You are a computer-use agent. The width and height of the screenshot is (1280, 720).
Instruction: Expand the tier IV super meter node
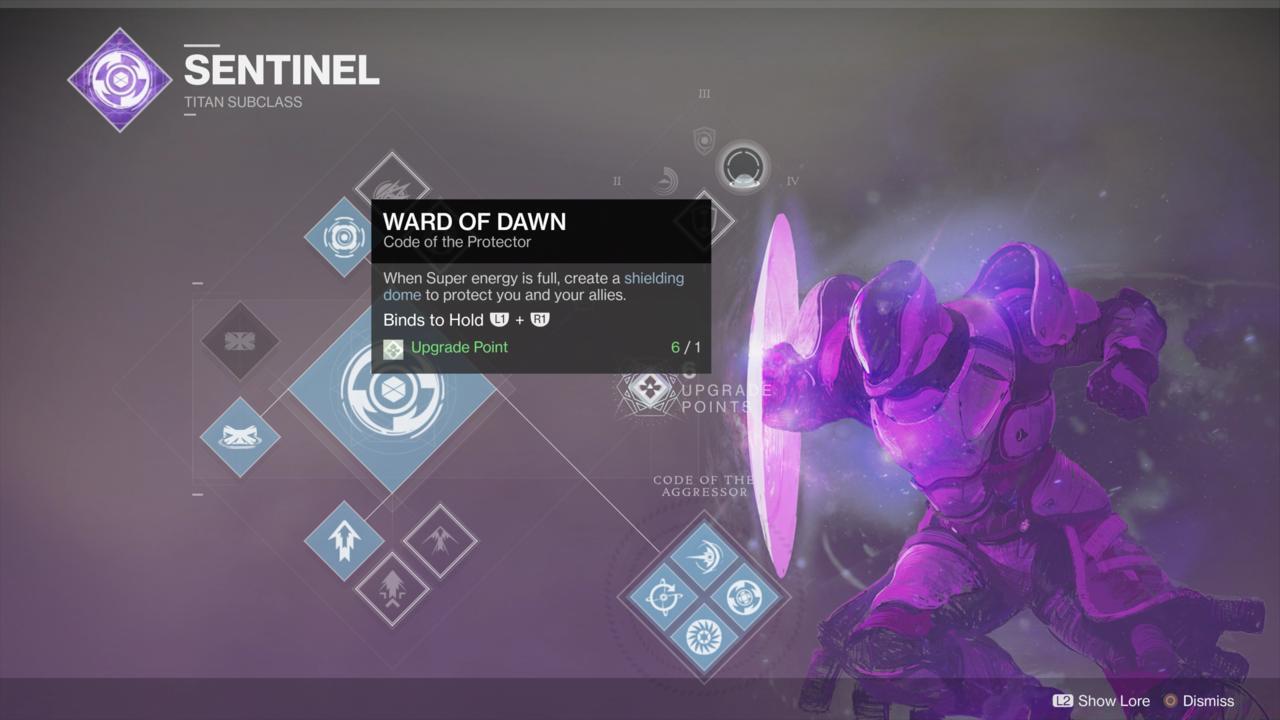pos(743,168)
